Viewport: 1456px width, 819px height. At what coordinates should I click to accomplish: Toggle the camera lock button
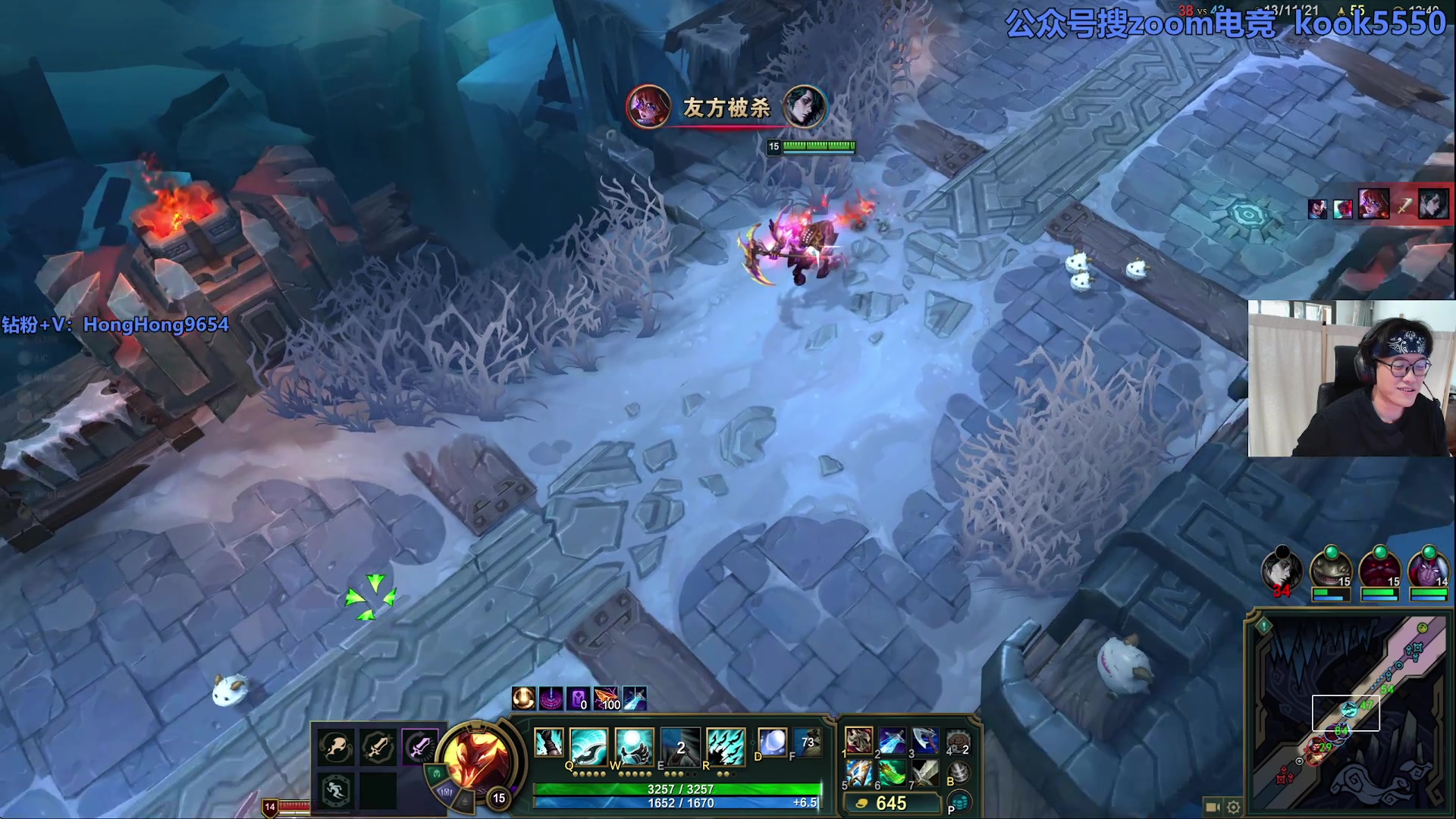pos(1213,807)
